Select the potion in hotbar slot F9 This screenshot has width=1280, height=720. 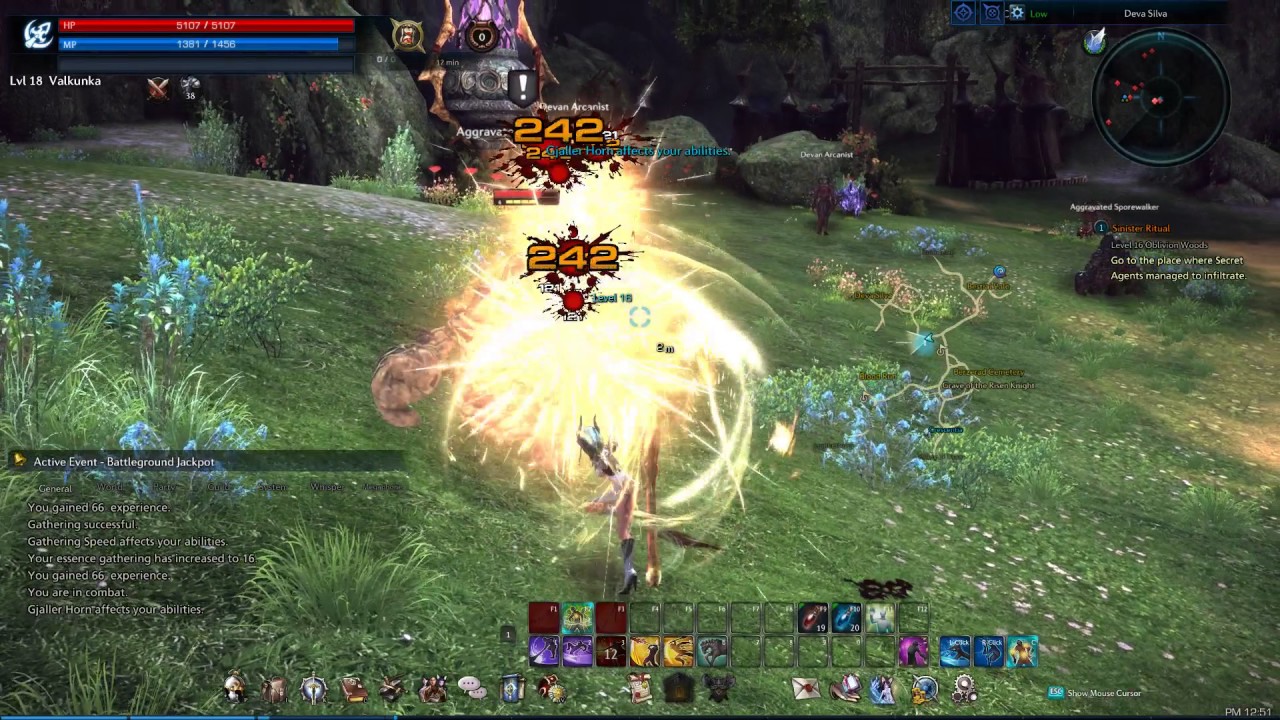(x=813, y=618)
